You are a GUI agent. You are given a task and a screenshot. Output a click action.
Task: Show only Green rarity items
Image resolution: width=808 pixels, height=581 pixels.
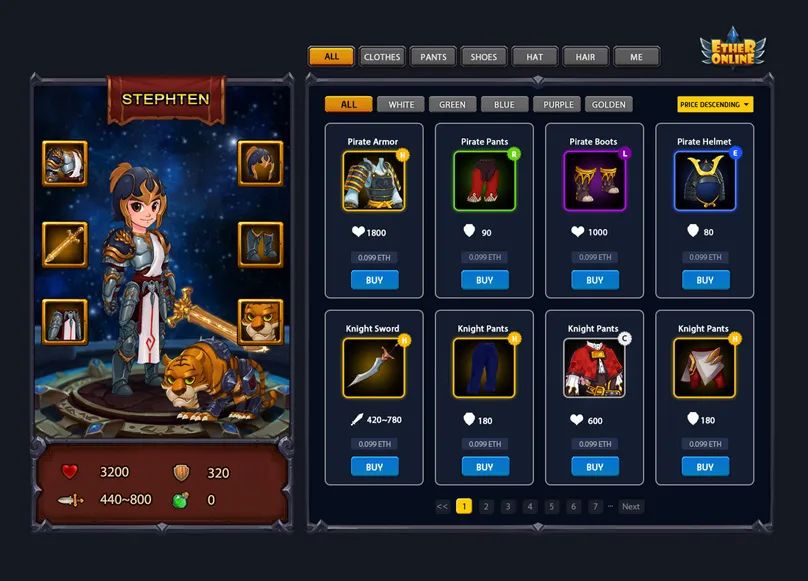452,104
